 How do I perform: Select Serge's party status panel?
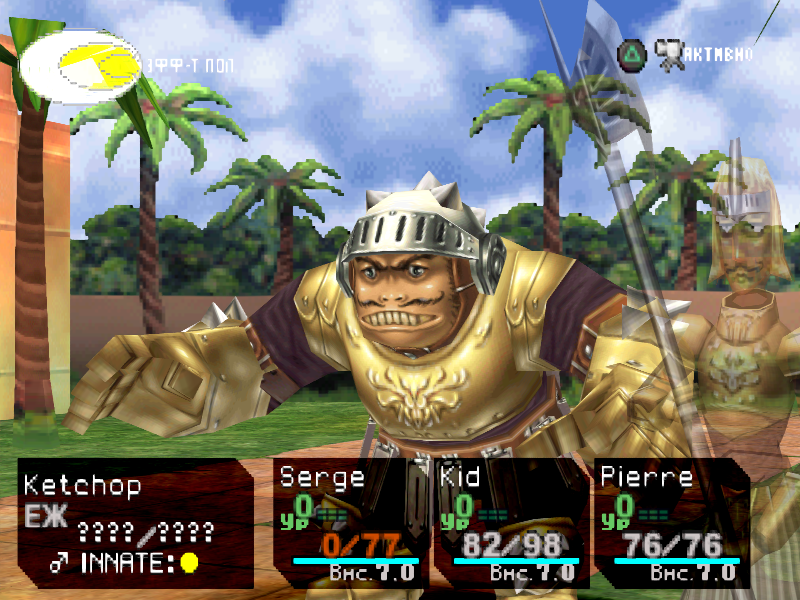pyautogui.click(x=350, y=522)
